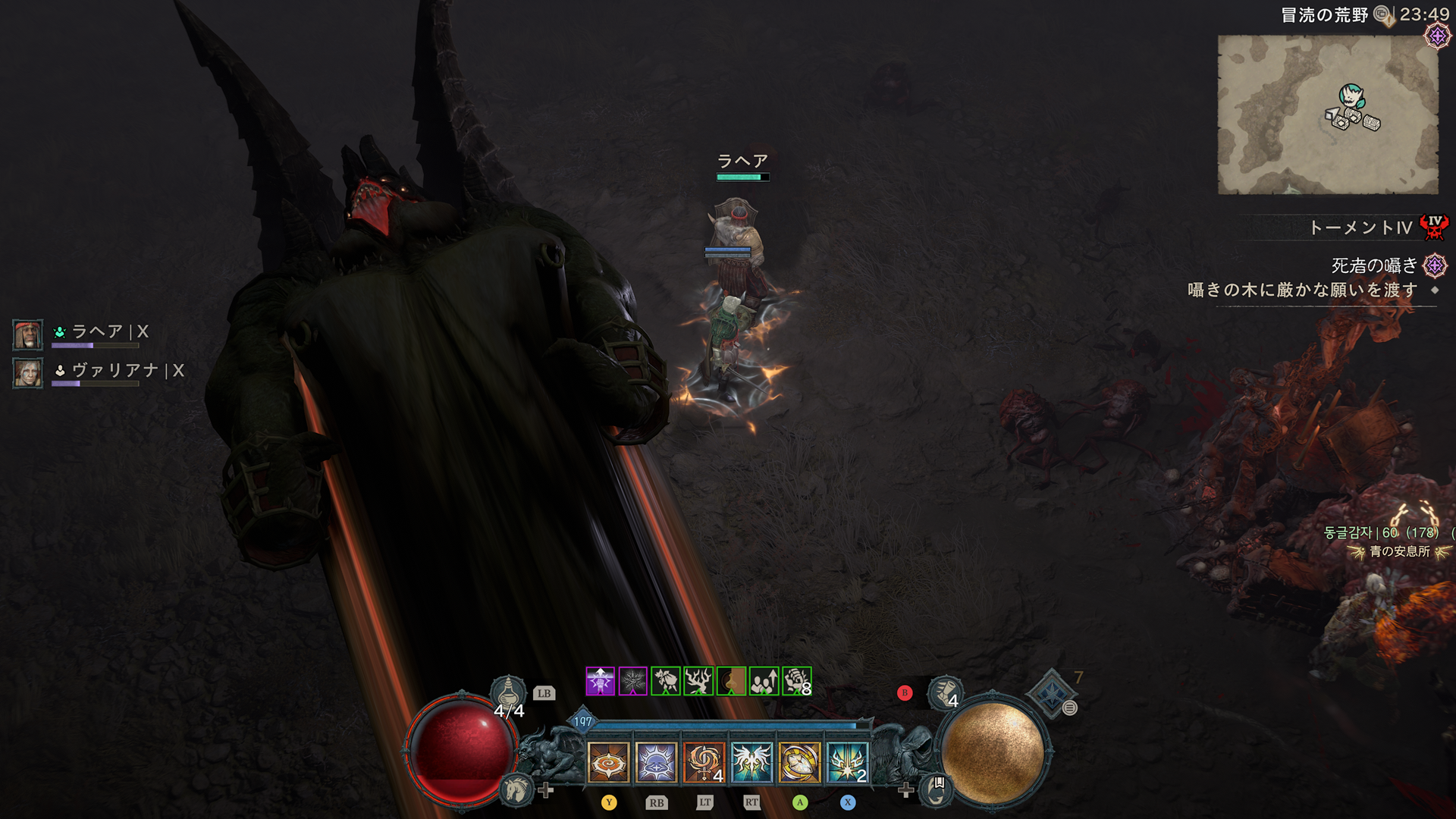Cast the fiery swirl sword skill
The height and width of the screenshot is (819, 1456).
(704, 761)
